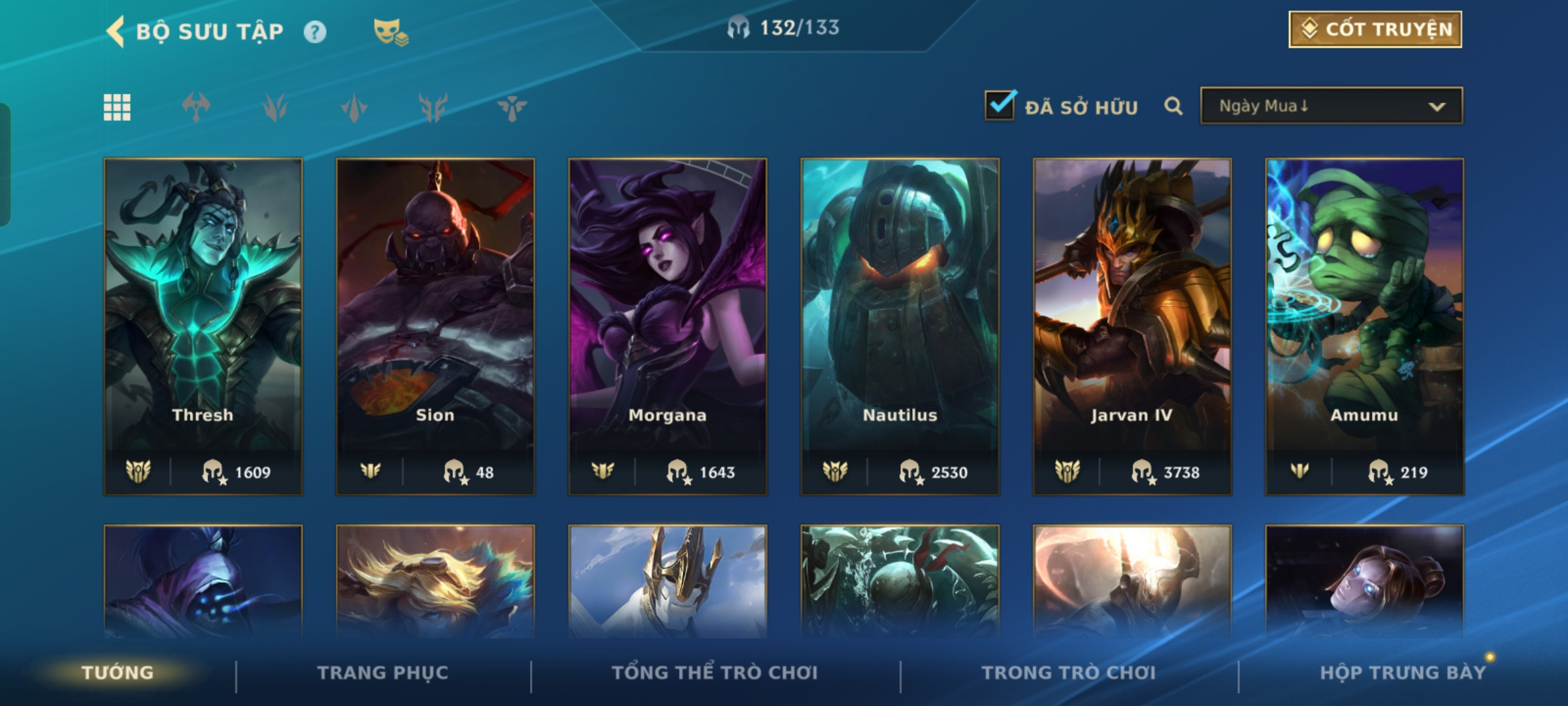Pick the Morgana champion card
The image size is (1568, 706).
tap(667, 326)
